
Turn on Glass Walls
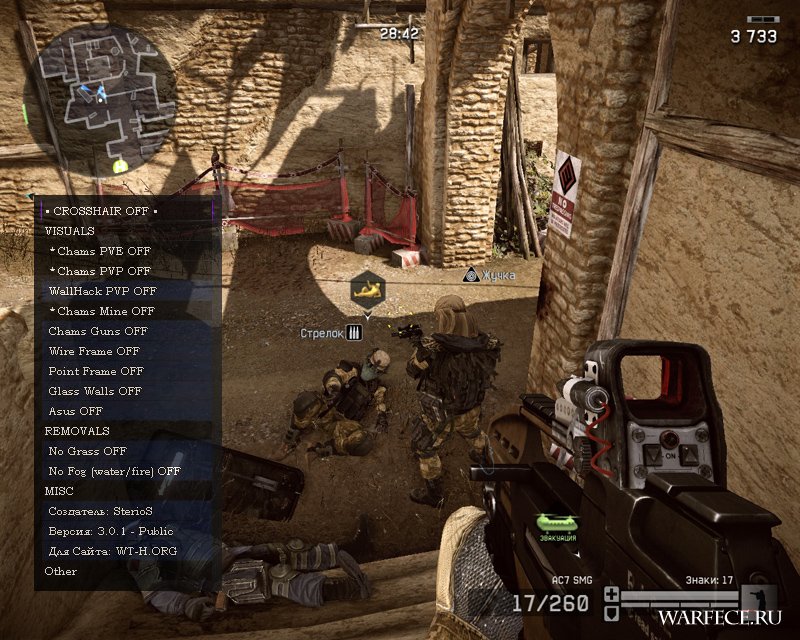pos(95,391)
